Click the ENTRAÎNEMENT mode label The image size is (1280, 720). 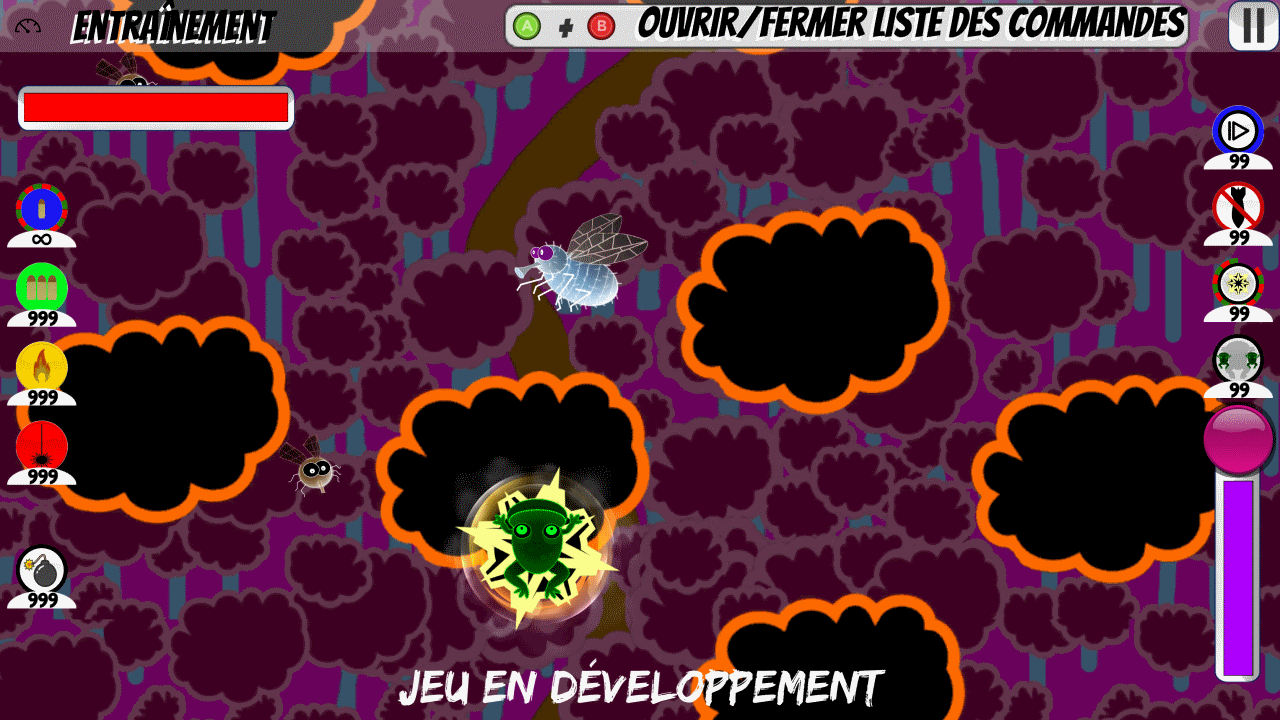pyautogui.click(x=173, y=24)
